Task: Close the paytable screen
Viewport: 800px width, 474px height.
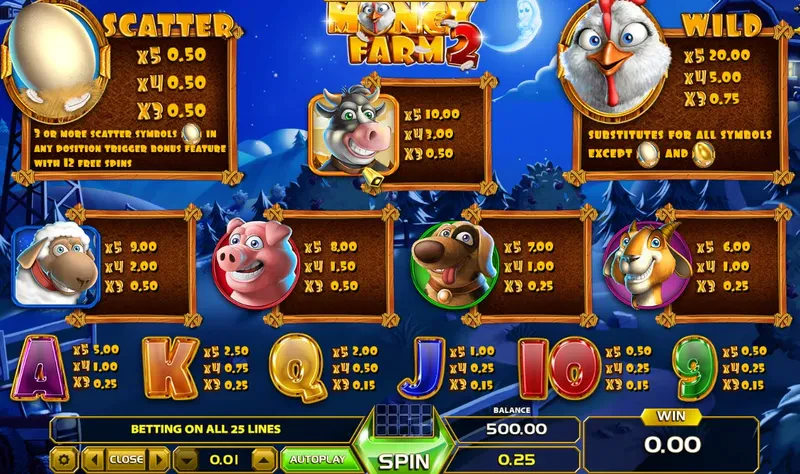Action: tap(126, 460)
